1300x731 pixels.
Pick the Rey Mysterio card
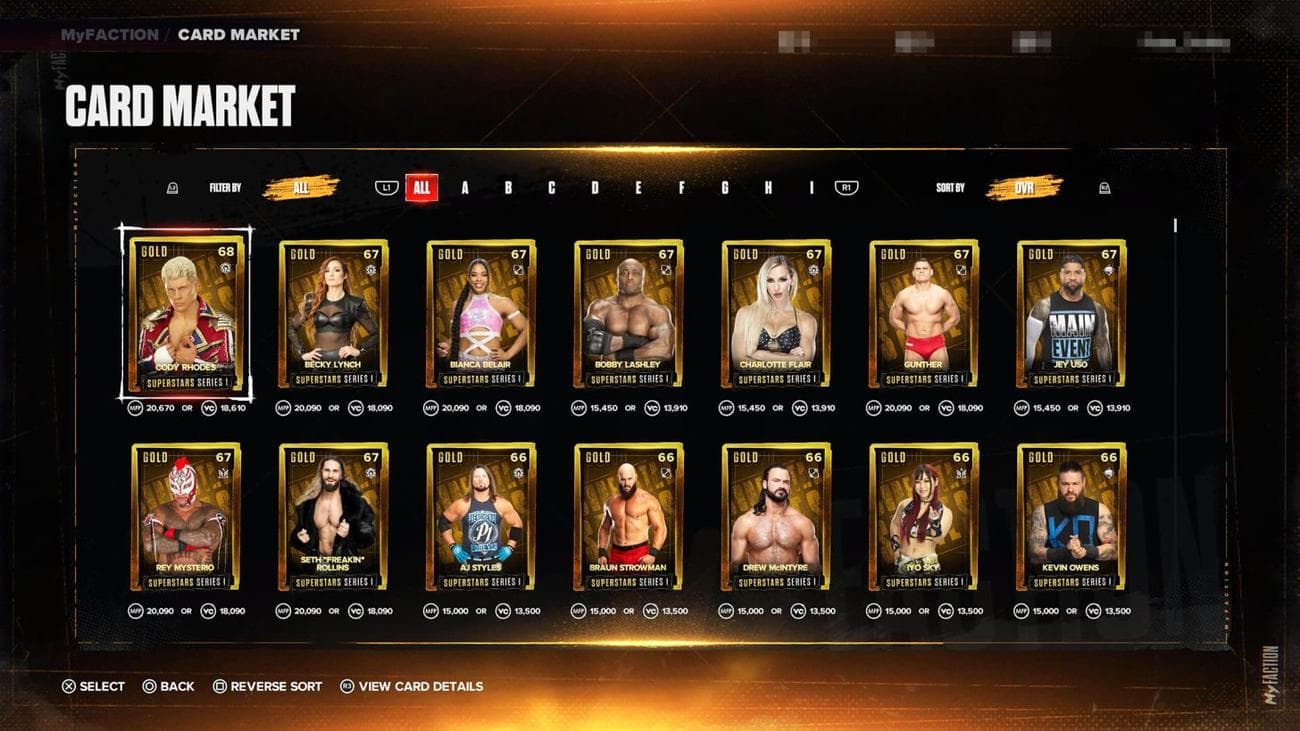[185, 516]
